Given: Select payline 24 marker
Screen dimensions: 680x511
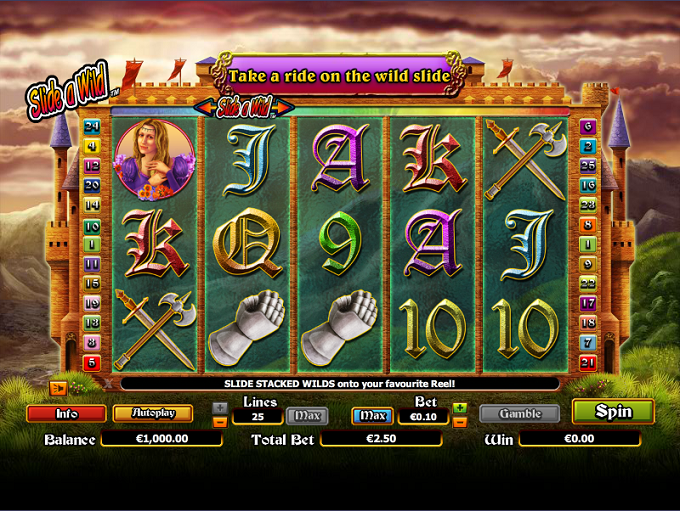Looking at the screenshot, I should click(x=92, y=126).
